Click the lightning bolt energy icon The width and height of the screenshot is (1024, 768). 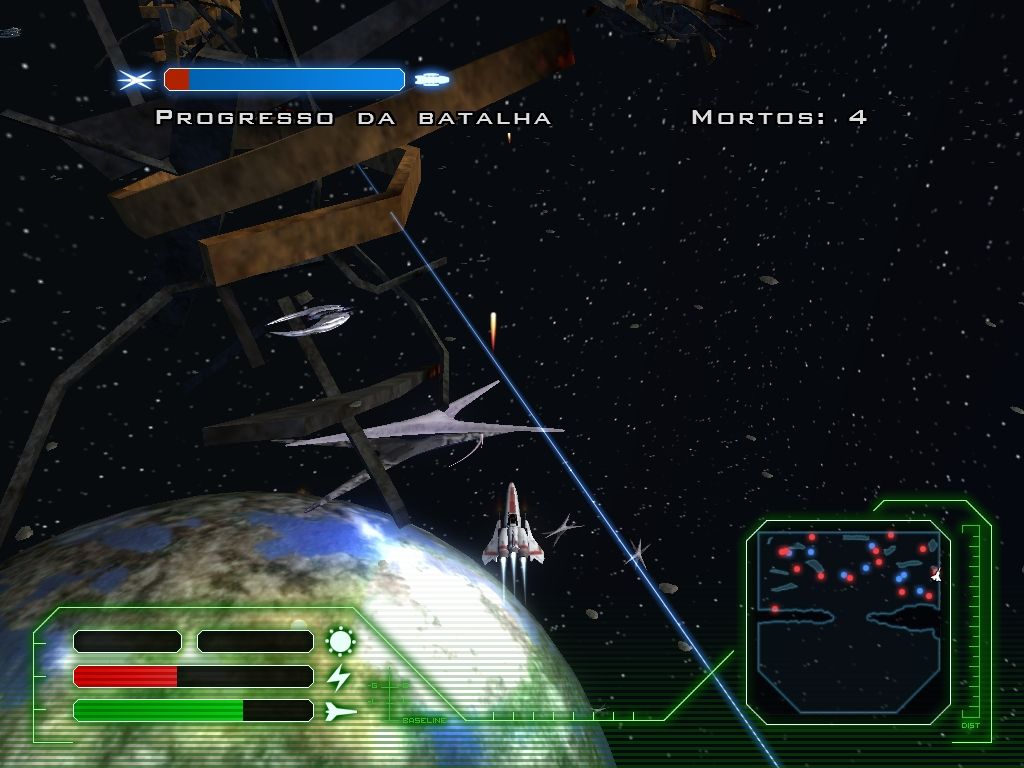(340, 677)
